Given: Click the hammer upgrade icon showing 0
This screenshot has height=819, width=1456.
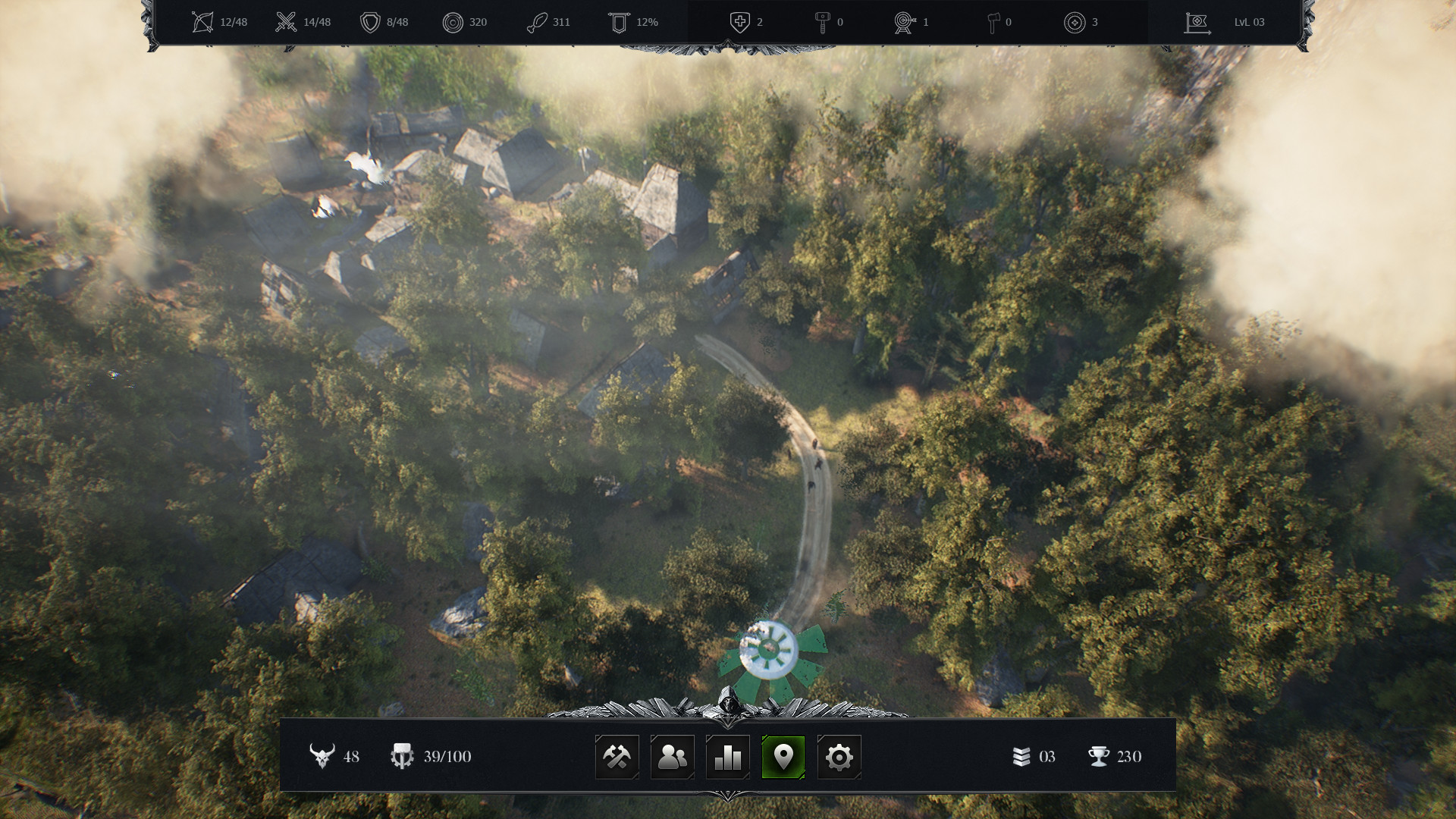Looking at the screenshot, I should point(824,21).
